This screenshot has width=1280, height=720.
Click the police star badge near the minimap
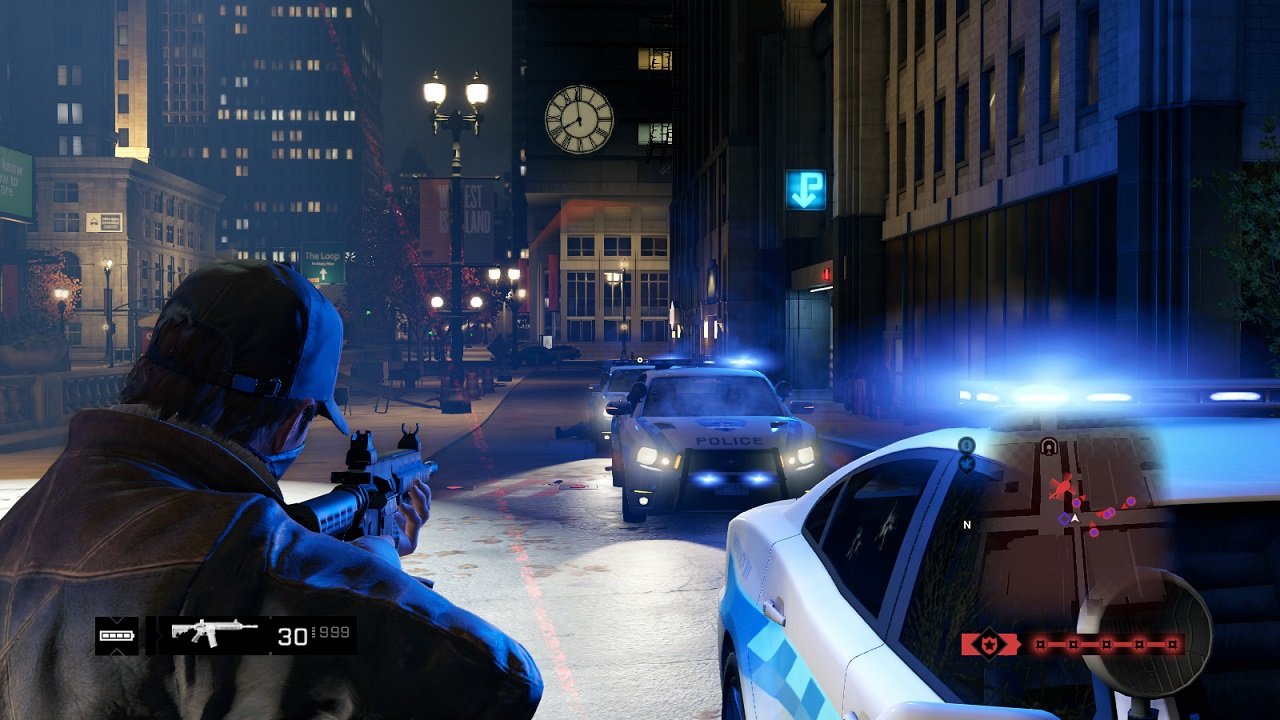(x=989, y=645)
